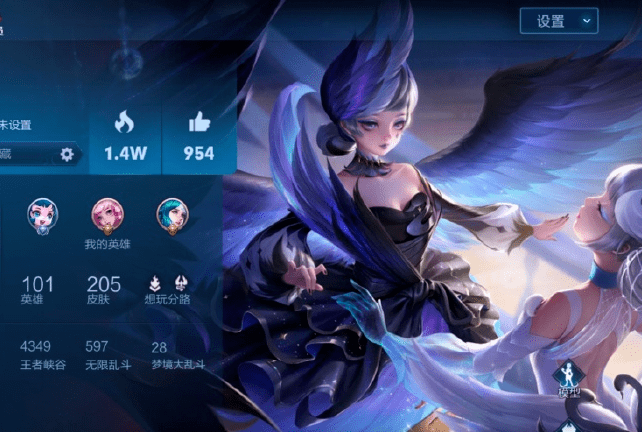Open the 101 英雄 heroes count
642x432 pixels.
(38, 289)
